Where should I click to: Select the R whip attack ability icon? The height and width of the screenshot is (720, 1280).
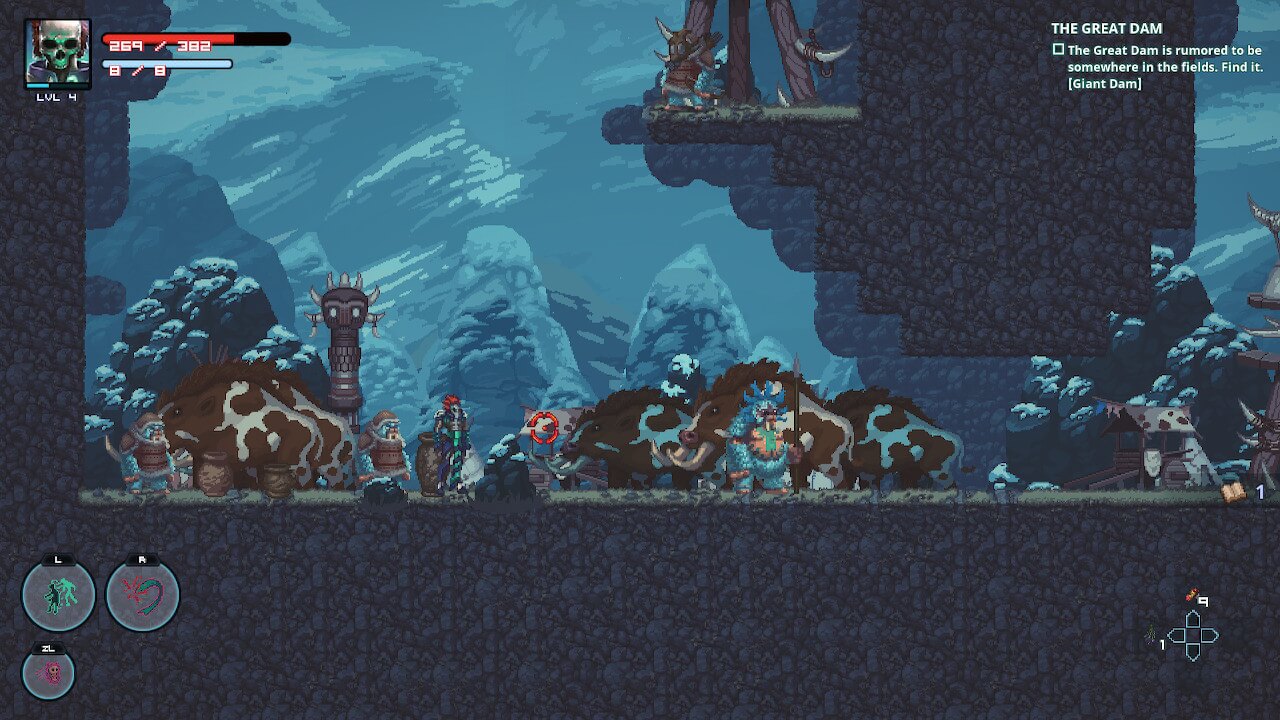click(142, 594)
